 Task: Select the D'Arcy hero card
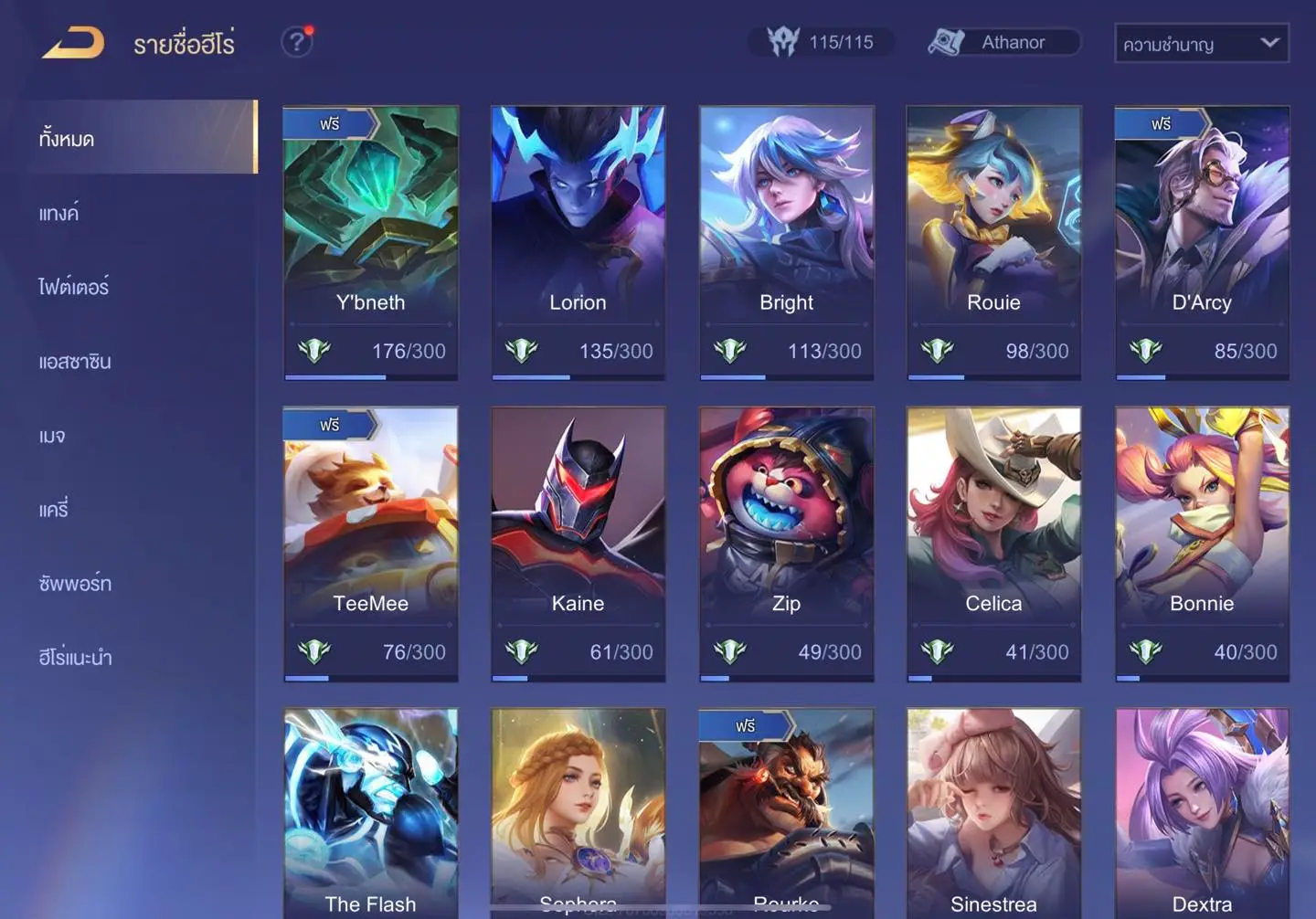tap(1202, 242)
